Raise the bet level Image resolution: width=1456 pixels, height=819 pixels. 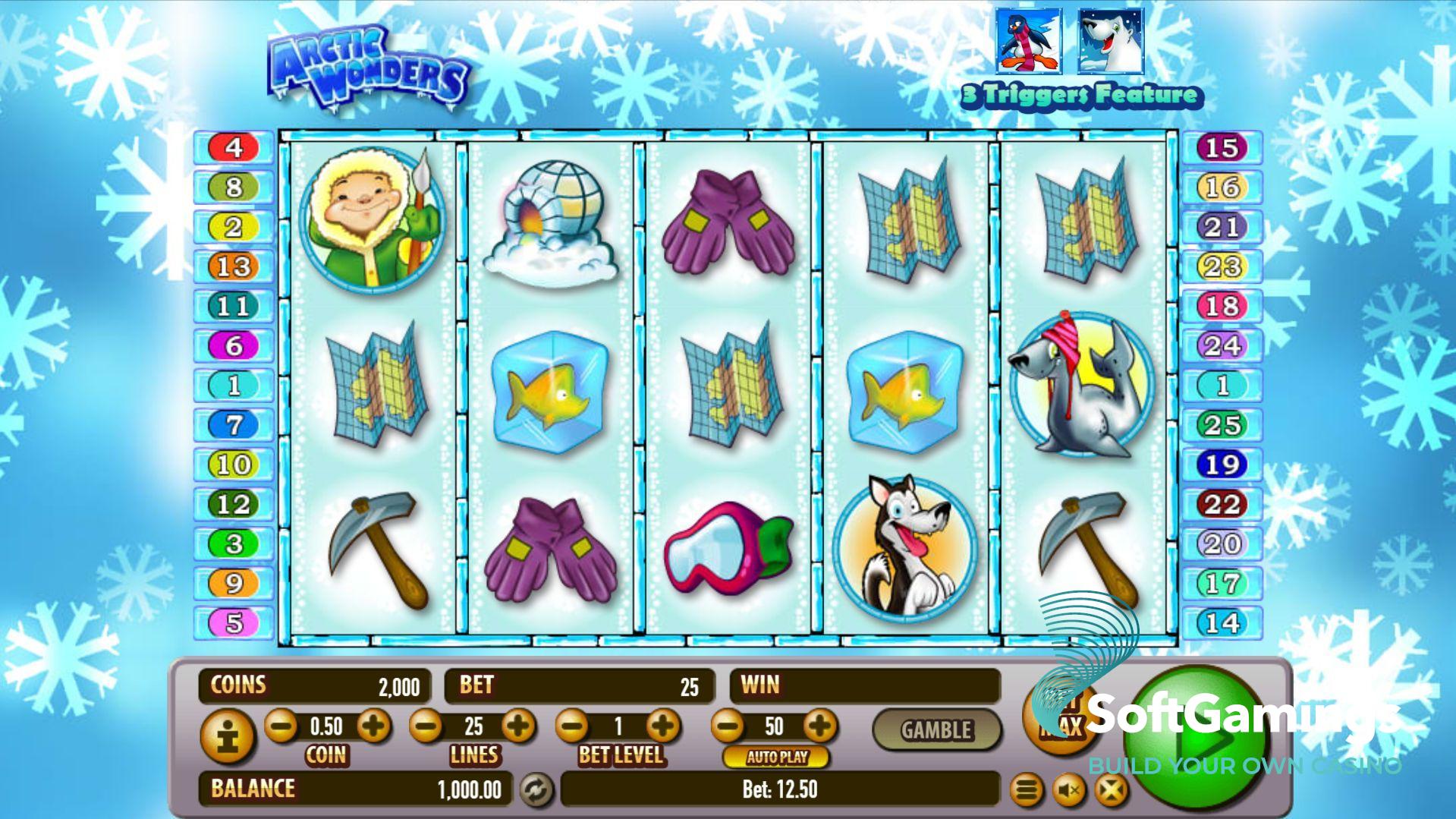click(663, 726)
